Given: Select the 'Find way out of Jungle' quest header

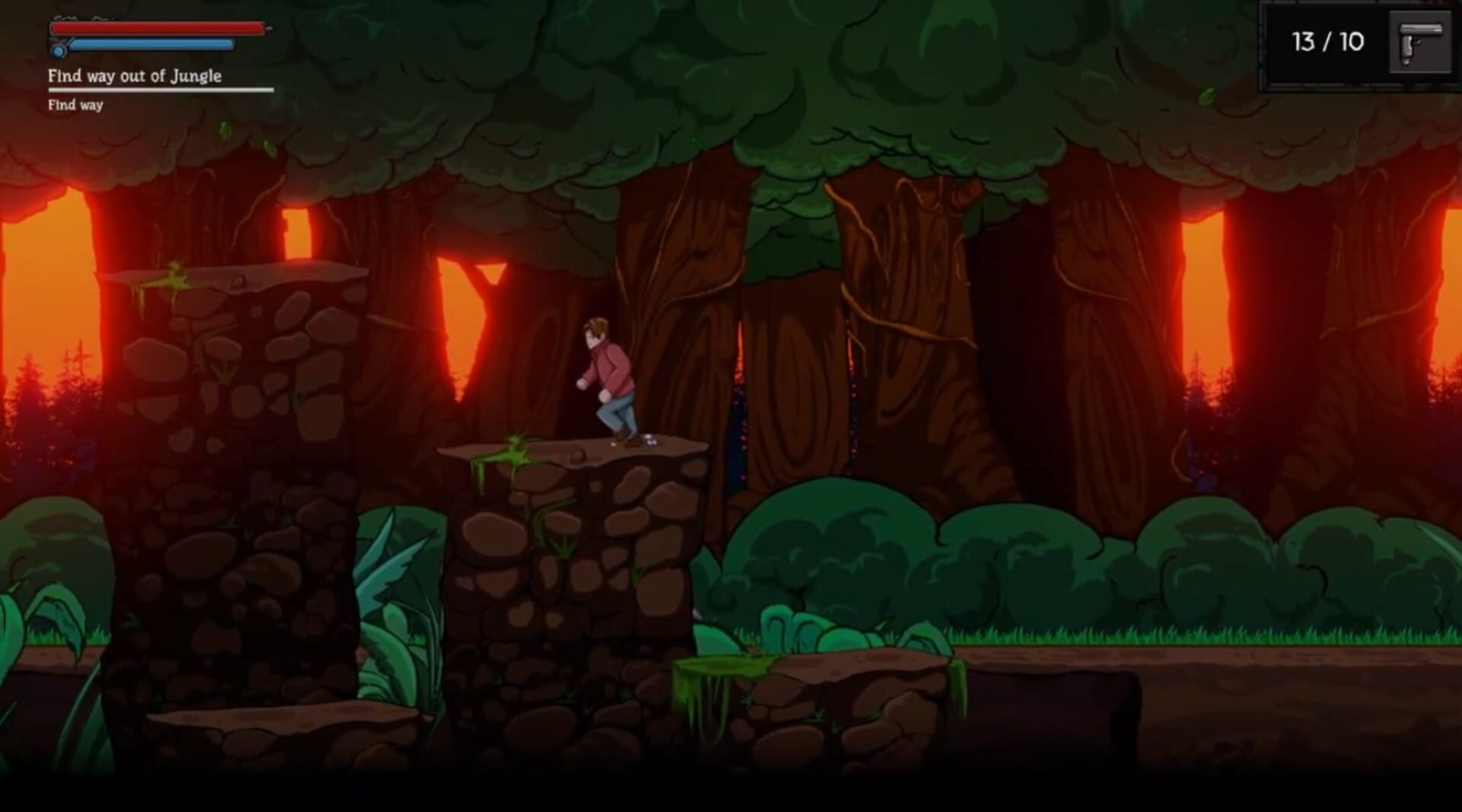Looking at the screenshot, I should coord(135,77).
